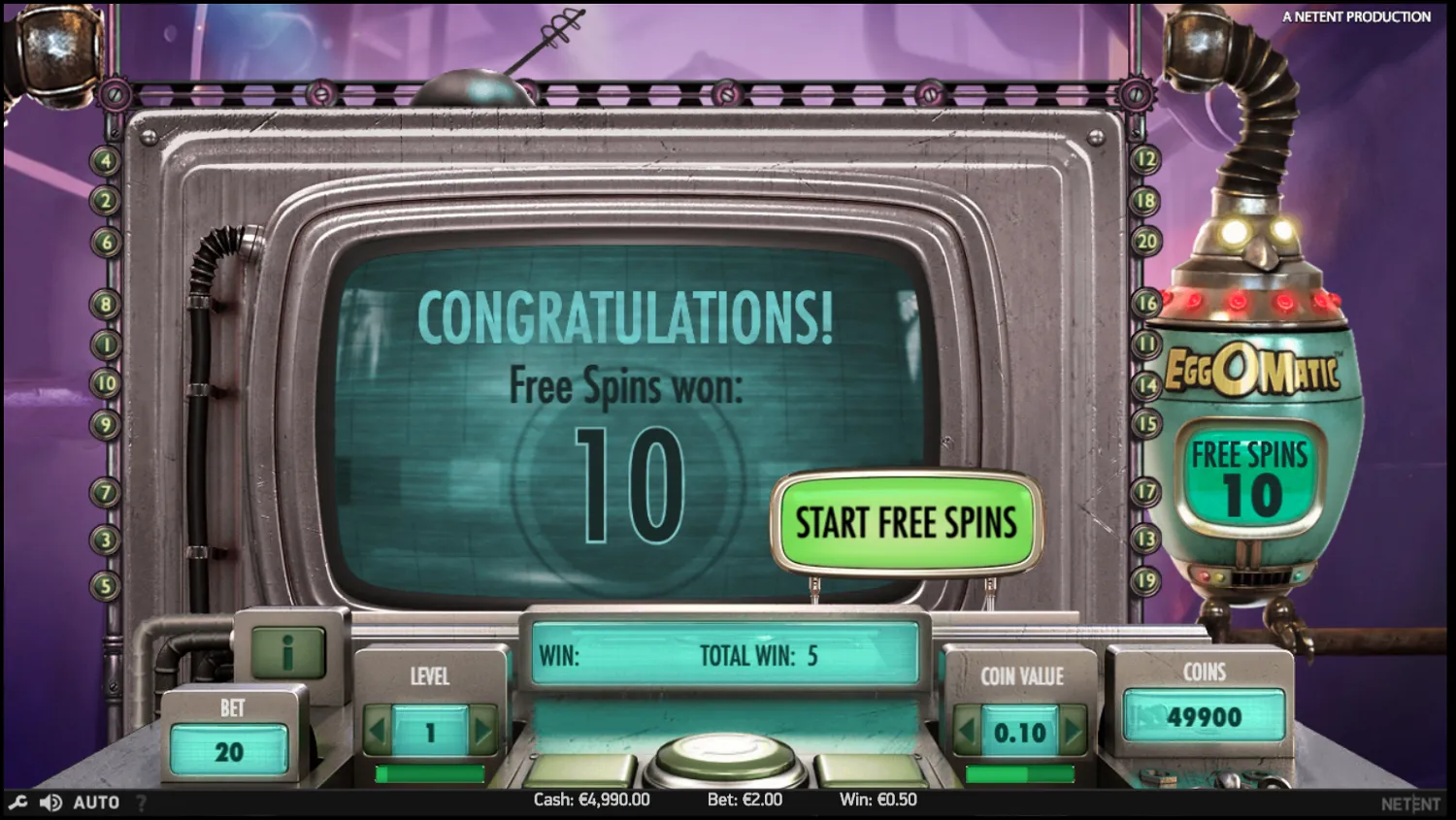Open the help question mark icon

coord(139,803)
